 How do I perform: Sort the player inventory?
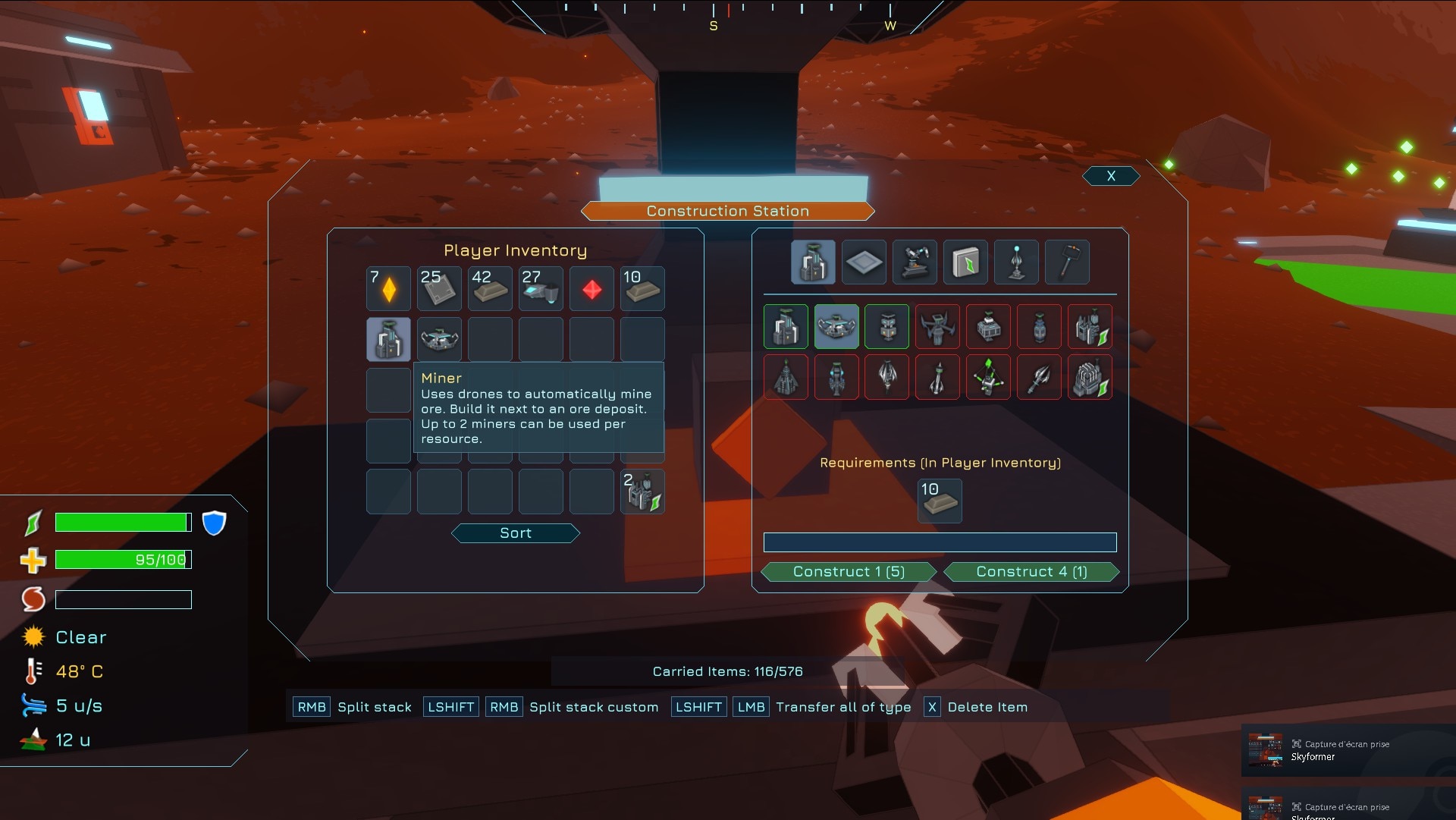pos(516,533)
